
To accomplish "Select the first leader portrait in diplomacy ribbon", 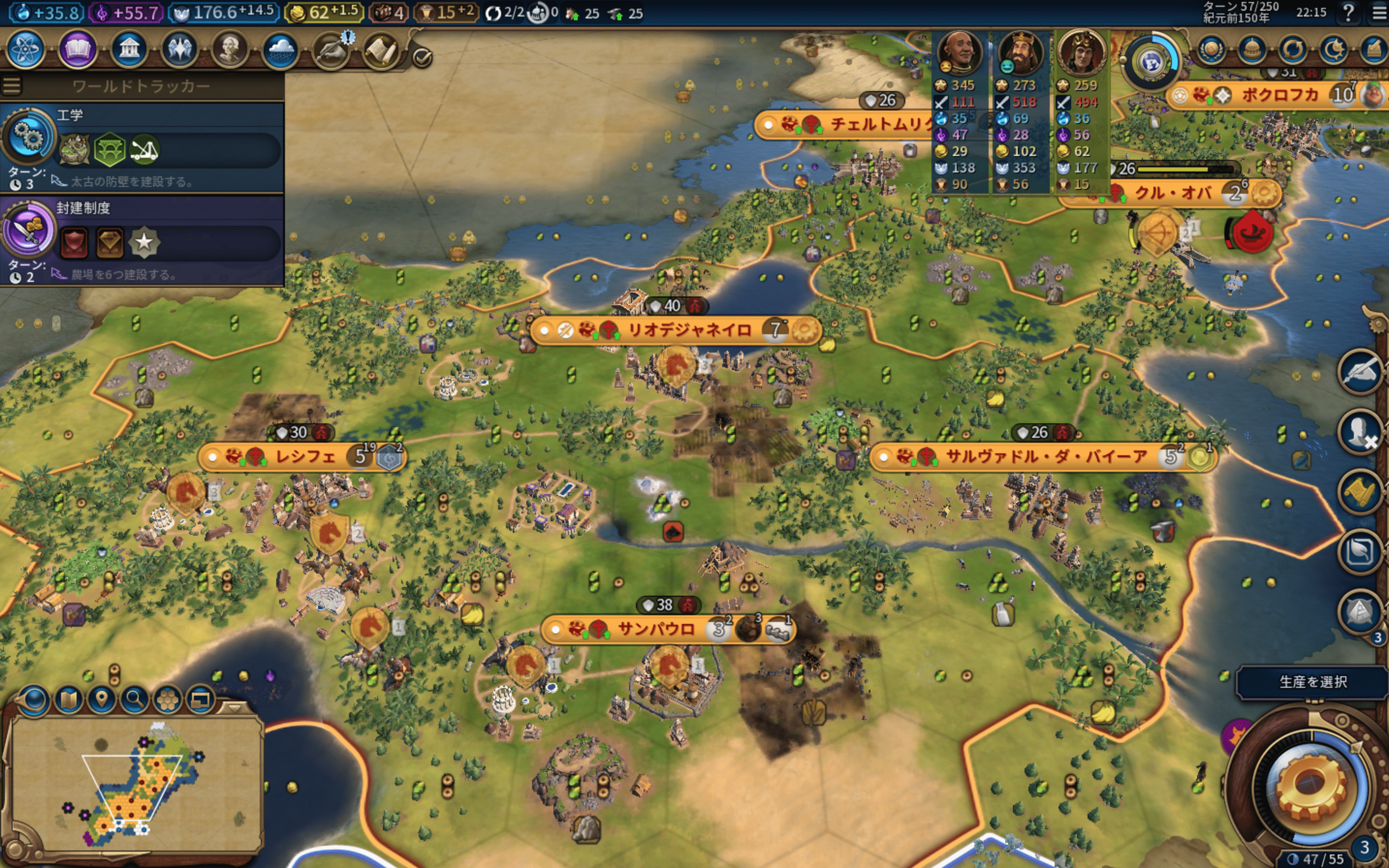I will pos(958,52).
